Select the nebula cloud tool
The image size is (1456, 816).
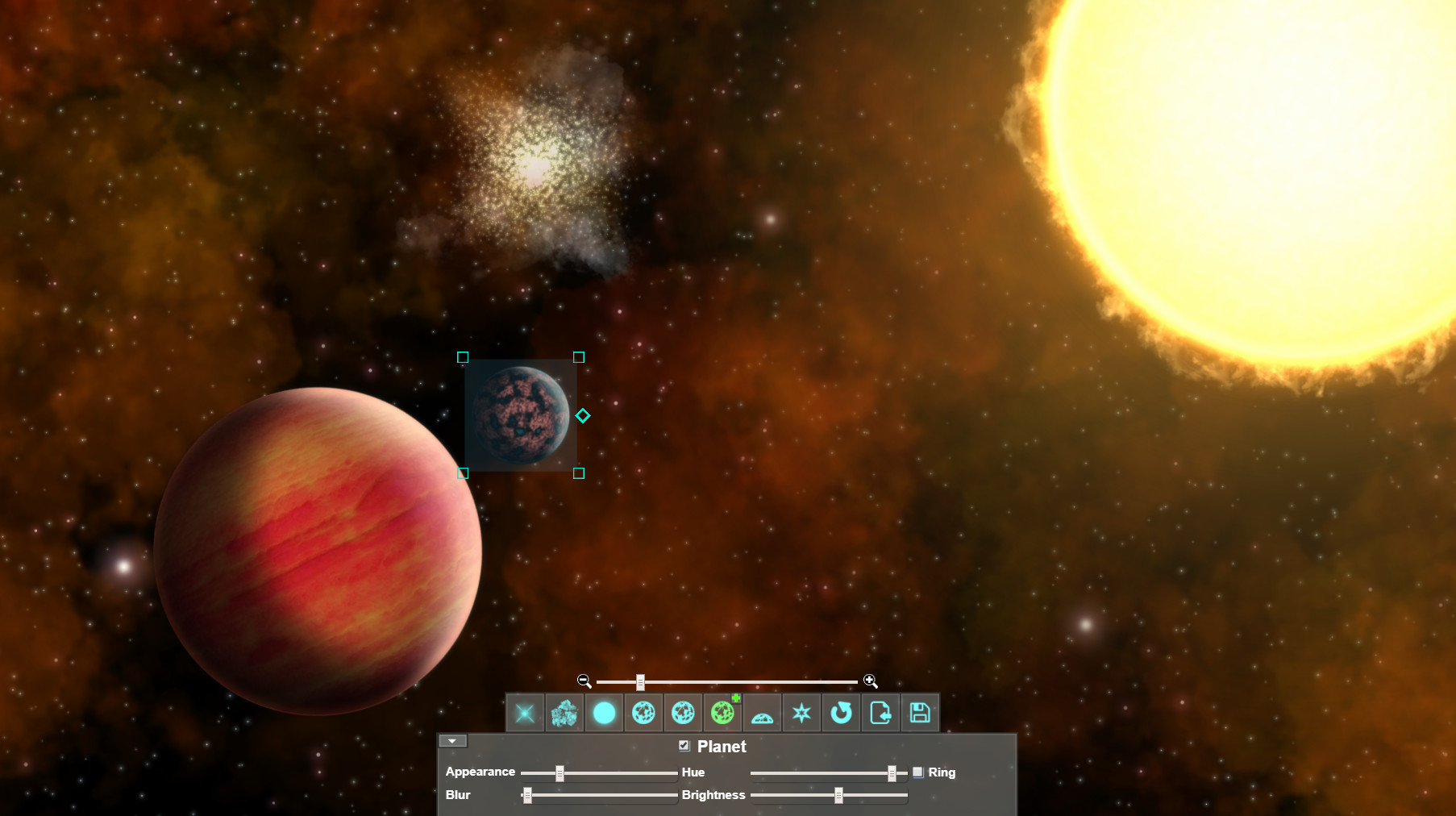pyautogui.click(x=564, y=712)
